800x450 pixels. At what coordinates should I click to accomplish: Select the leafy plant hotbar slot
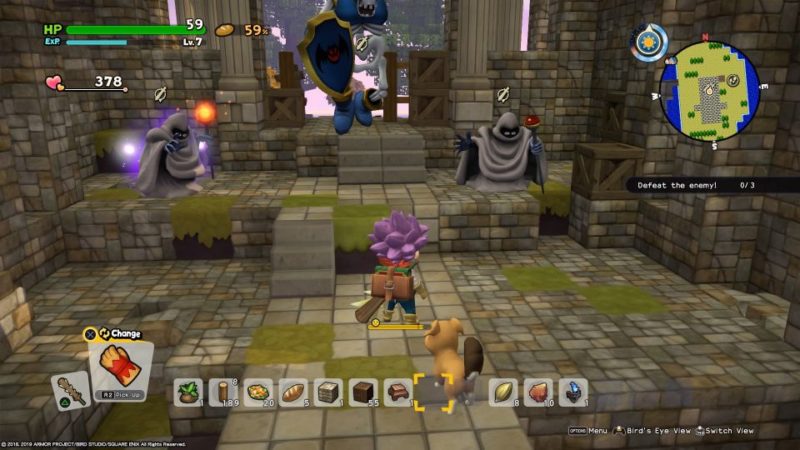[190, 392]
